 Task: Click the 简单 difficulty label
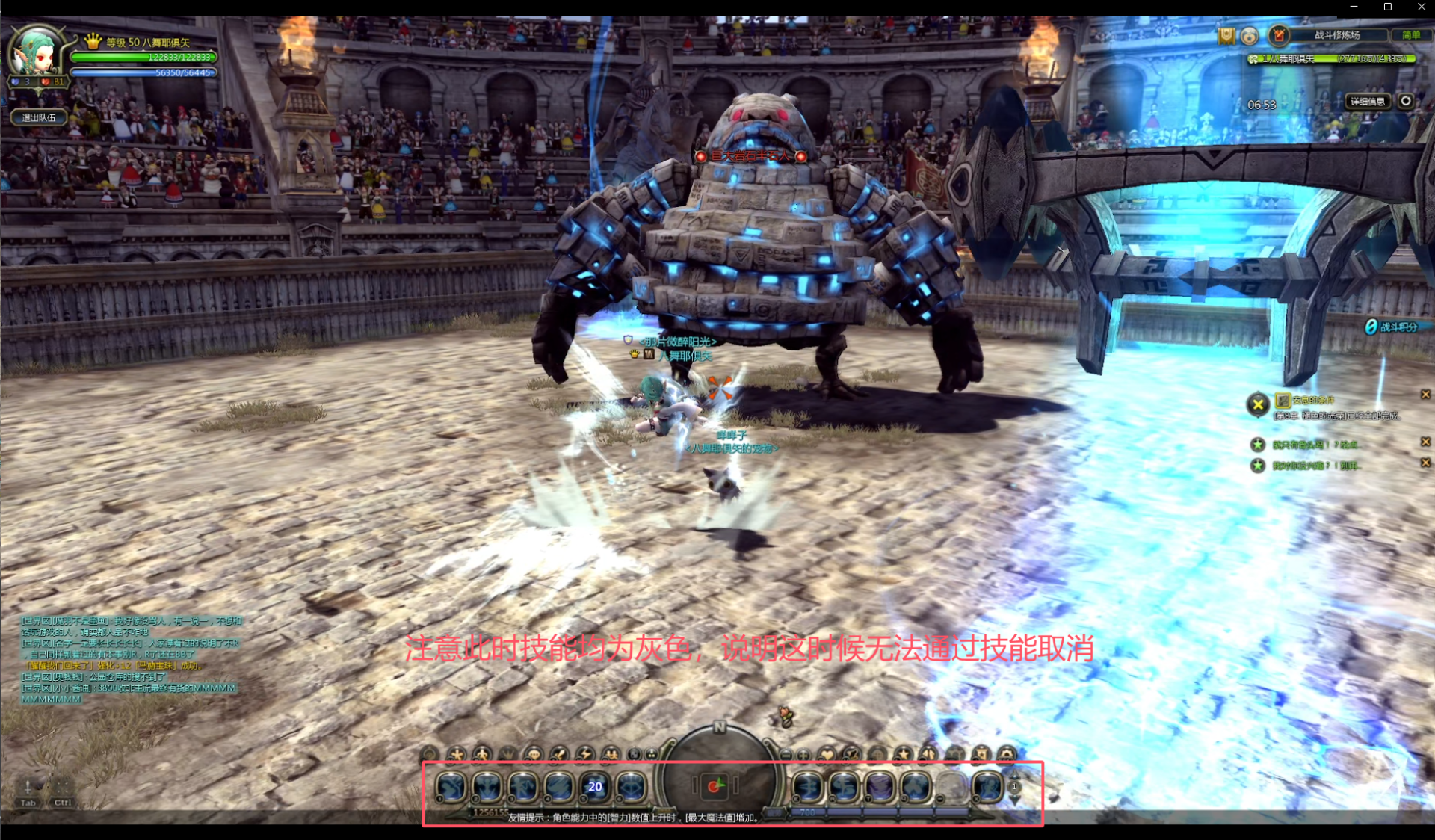[1410, 35]
